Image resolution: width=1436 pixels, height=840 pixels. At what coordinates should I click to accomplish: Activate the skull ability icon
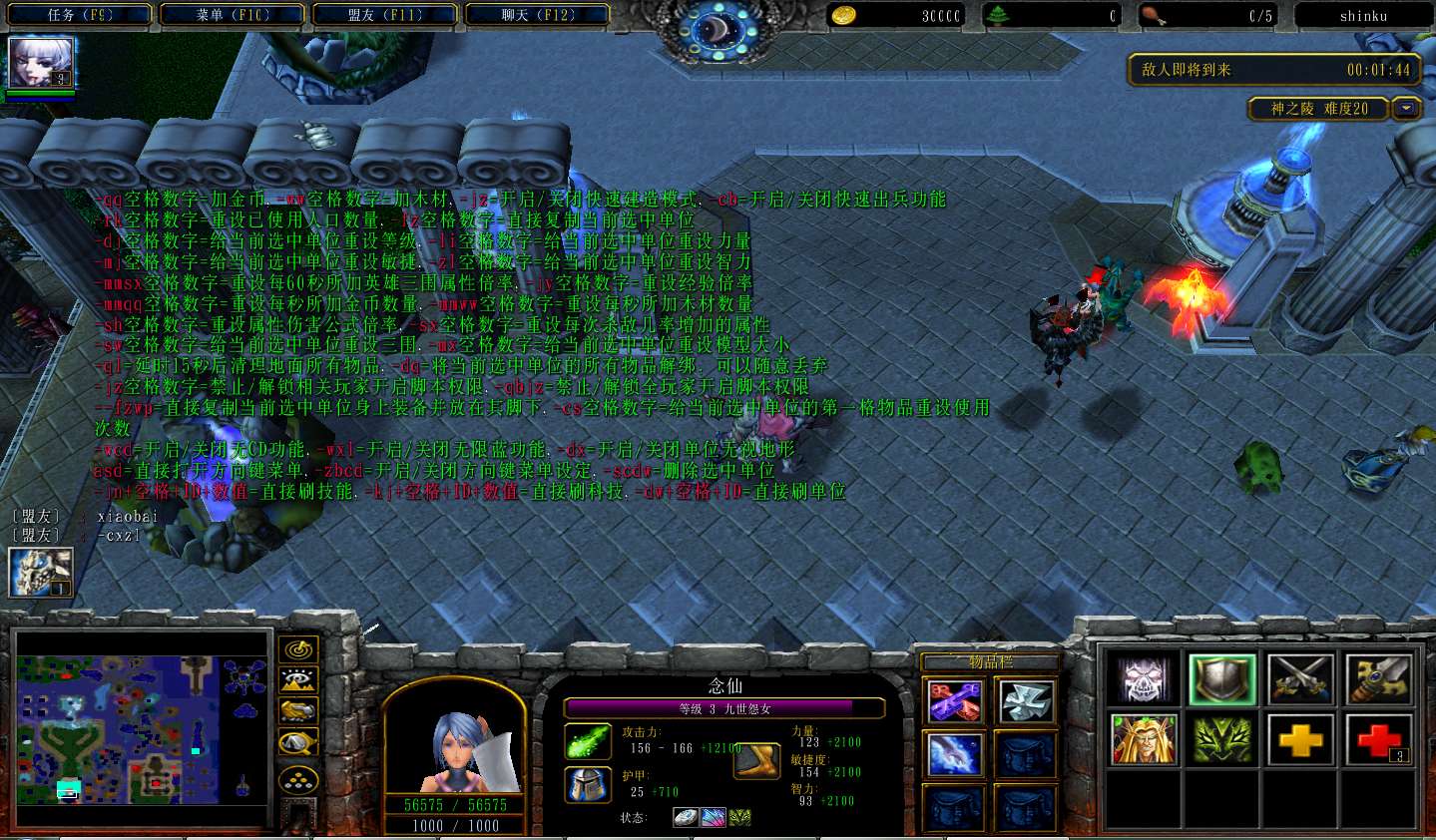point(1144,680)
